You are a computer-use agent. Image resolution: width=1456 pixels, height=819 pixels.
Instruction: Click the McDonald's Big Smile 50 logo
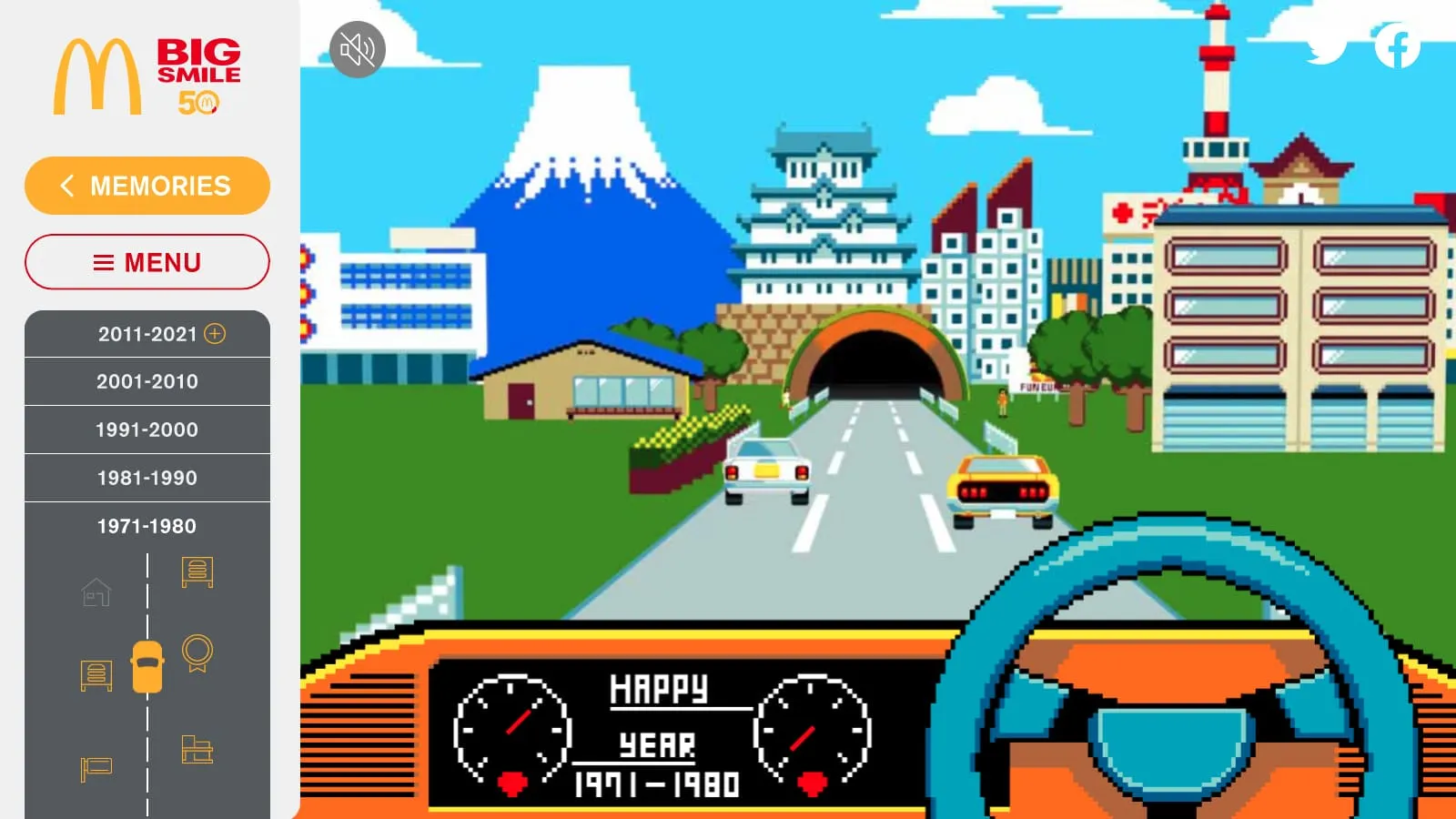(x=147, y=77)
